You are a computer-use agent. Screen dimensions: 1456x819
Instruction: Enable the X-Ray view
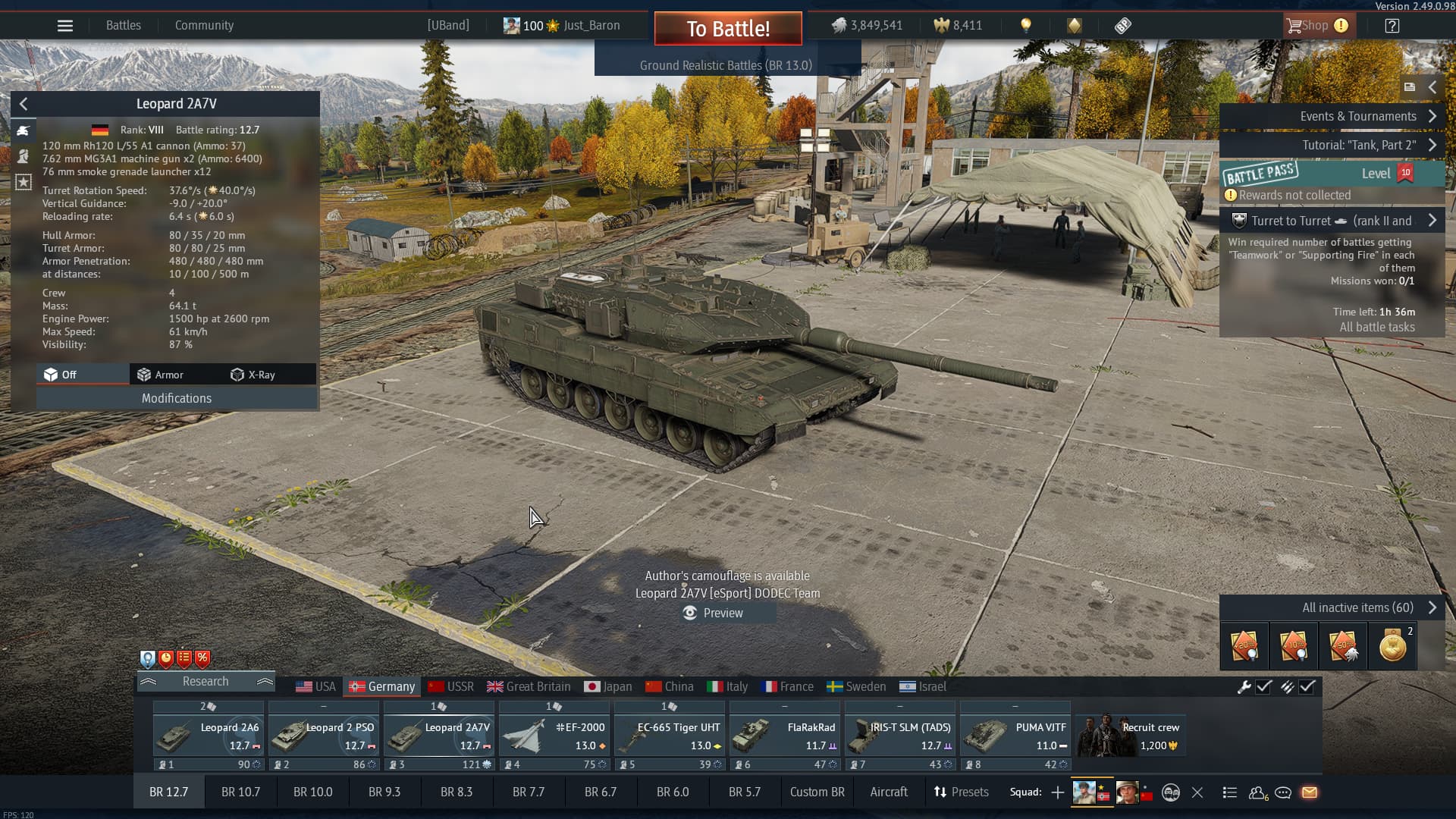[x=253, y=375]
